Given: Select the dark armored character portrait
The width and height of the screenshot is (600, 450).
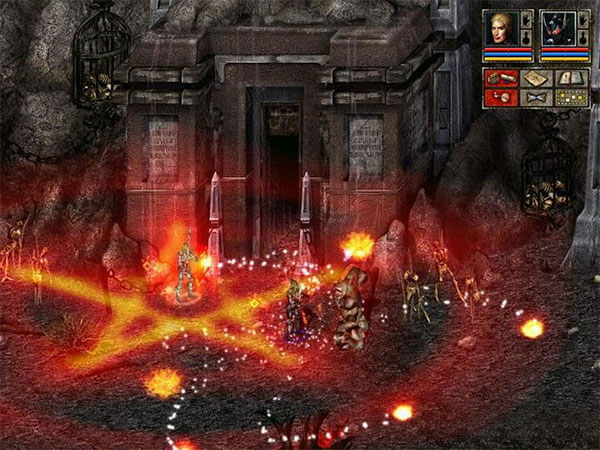Looking at the screenshot, I should (x=557, y=27).
